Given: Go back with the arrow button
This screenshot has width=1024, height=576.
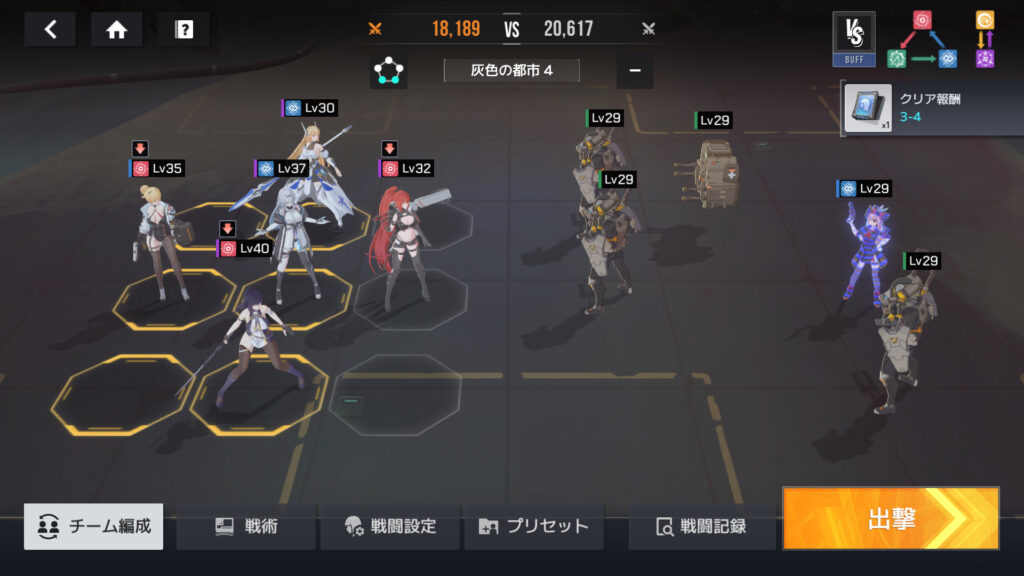Looking at the screenshot, I should 50,30.
